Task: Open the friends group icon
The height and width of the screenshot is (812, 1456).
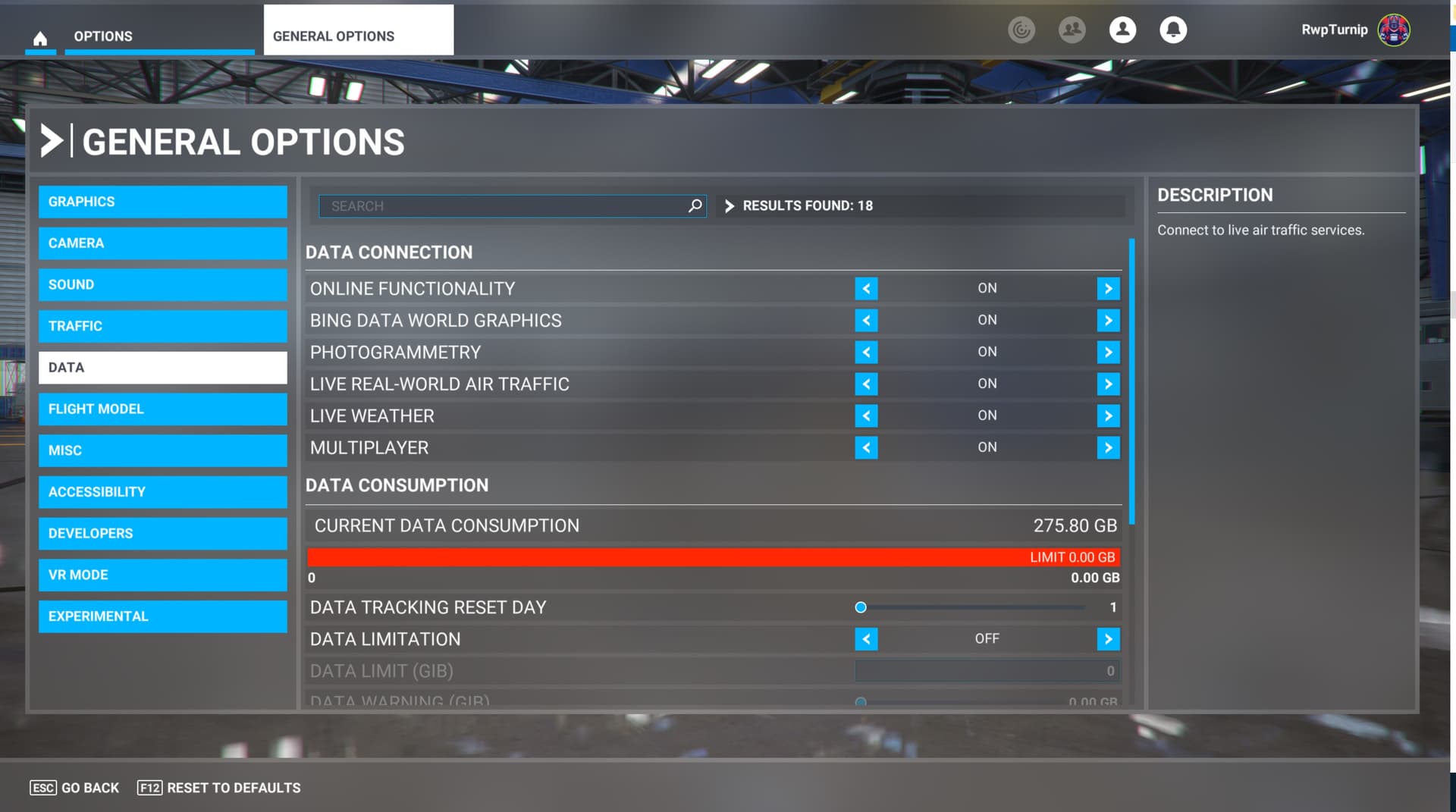Action: pyautogui.click(x=1072, y=30)
